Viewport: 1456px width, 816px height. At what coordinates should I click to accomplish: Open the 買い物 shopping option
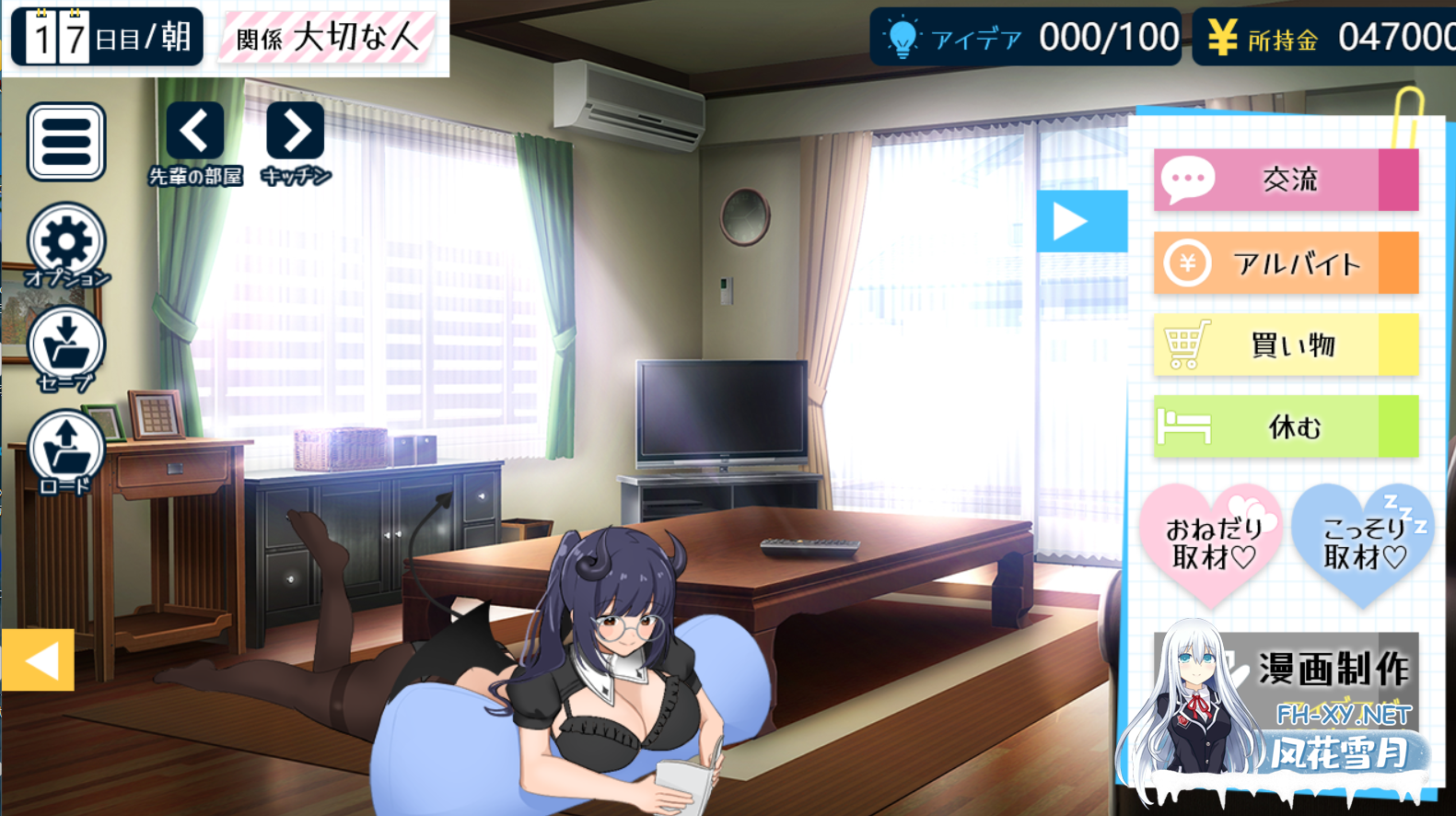(1286, 344)
